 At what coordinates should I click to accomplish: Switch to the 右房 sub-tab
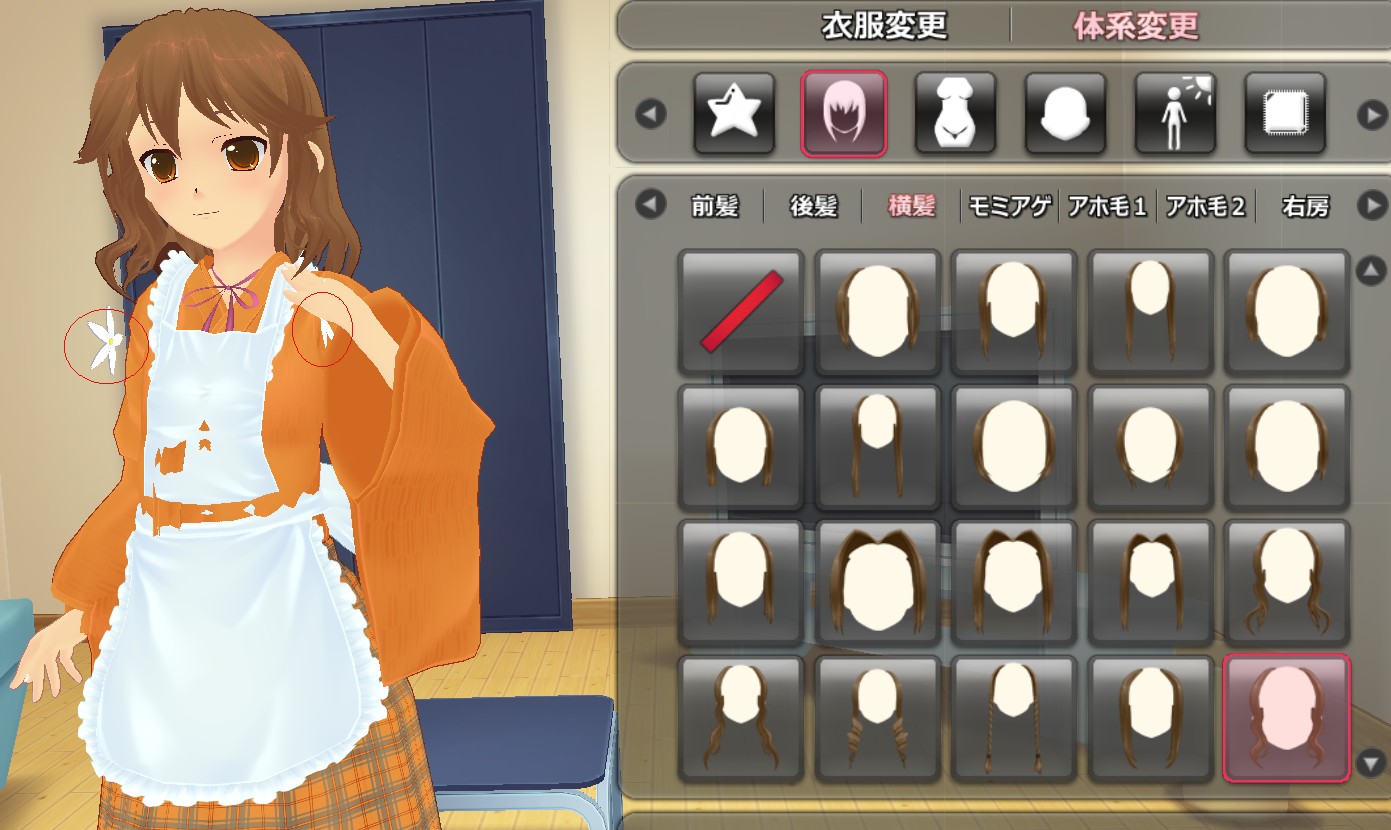(1305, 207)
